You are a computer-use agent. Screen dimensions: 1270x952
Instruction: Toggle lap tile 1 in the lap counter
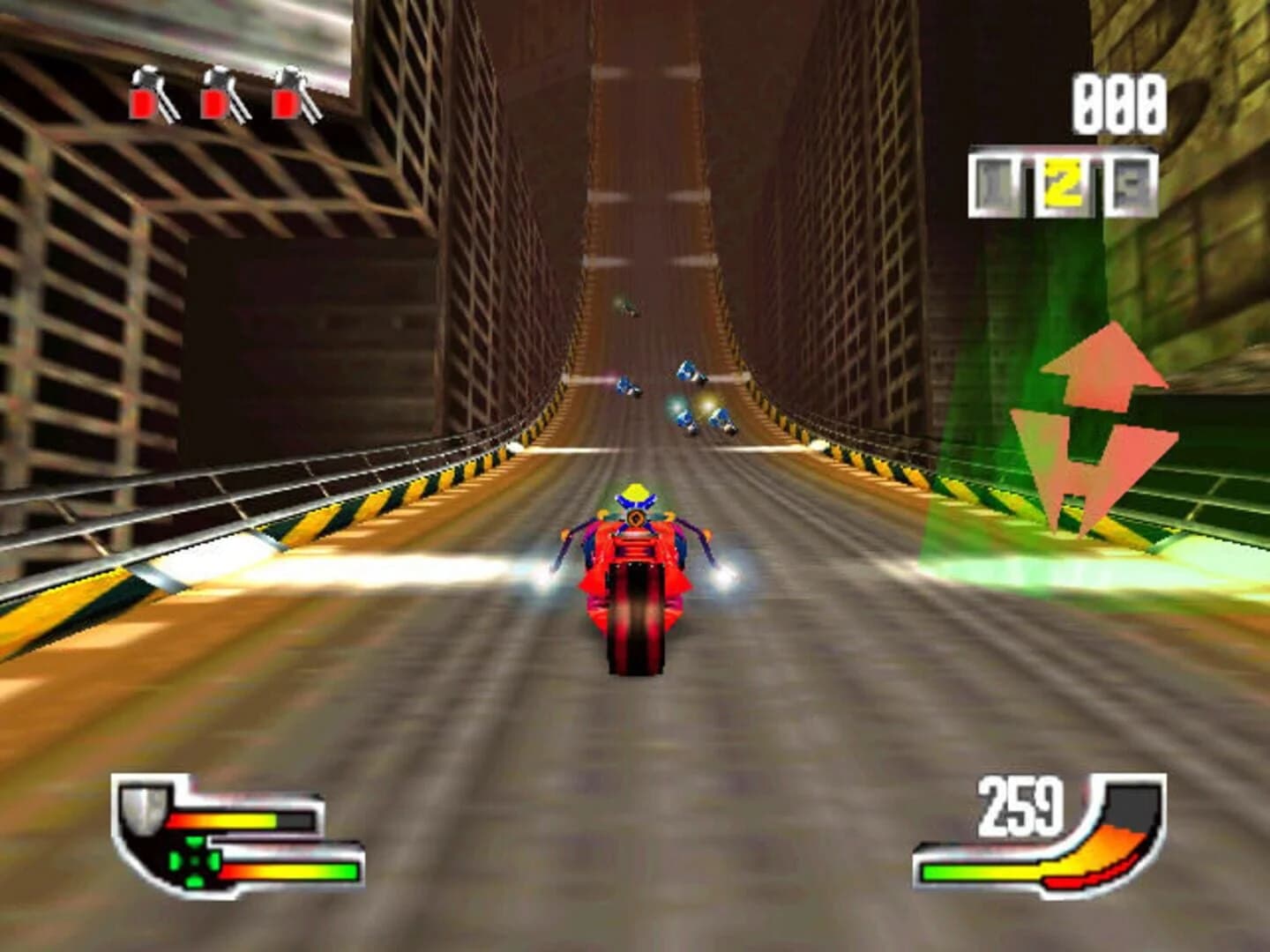(996, 182)
